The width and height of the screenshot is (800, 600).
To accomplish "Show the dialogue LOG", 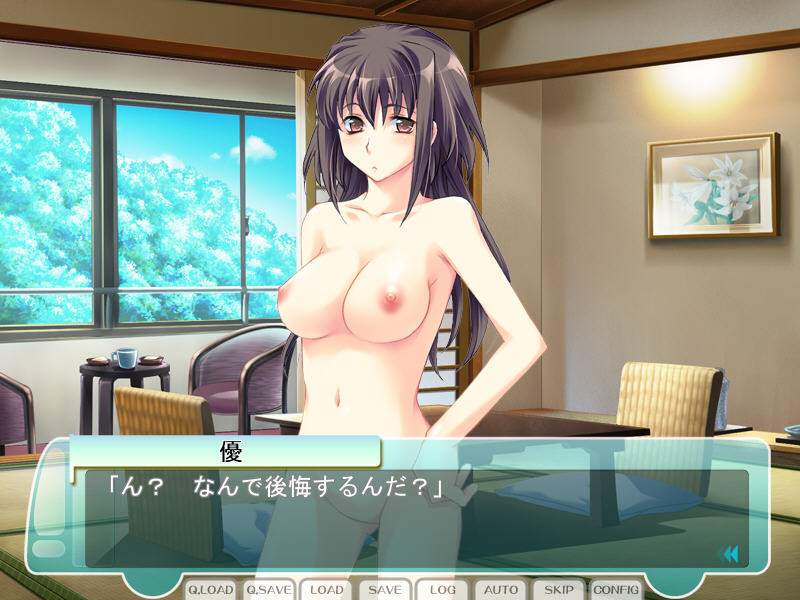I will [x=443, y=590].
